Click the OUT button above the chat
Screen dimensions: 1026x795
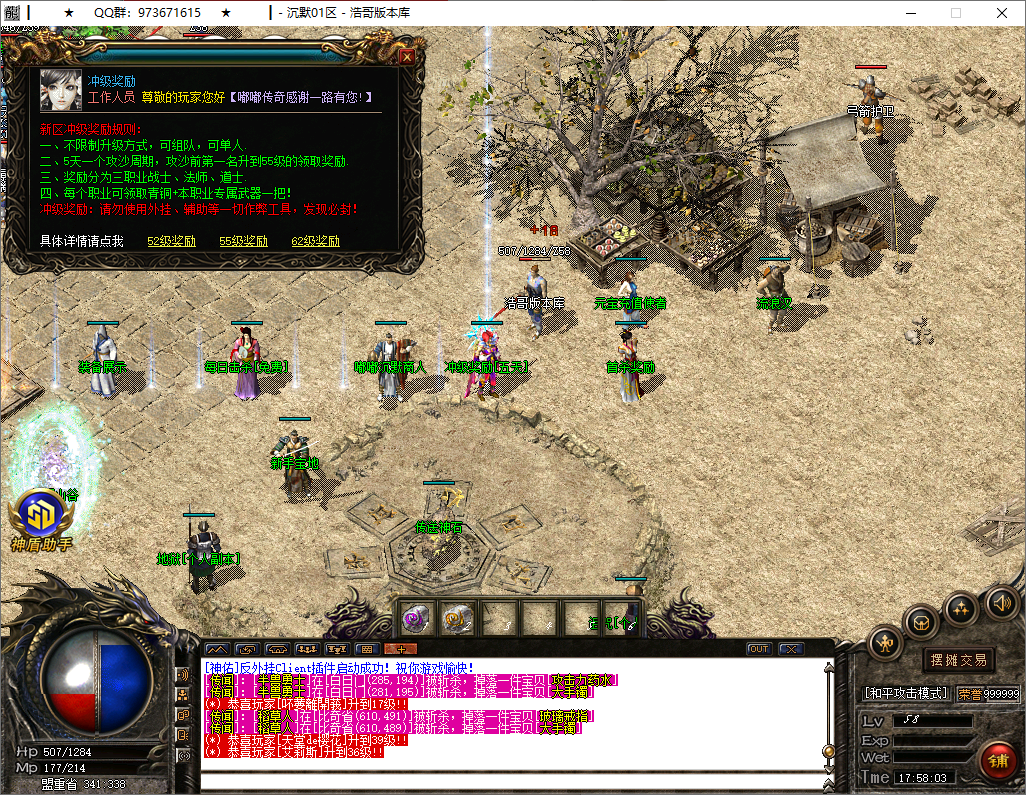759,649
